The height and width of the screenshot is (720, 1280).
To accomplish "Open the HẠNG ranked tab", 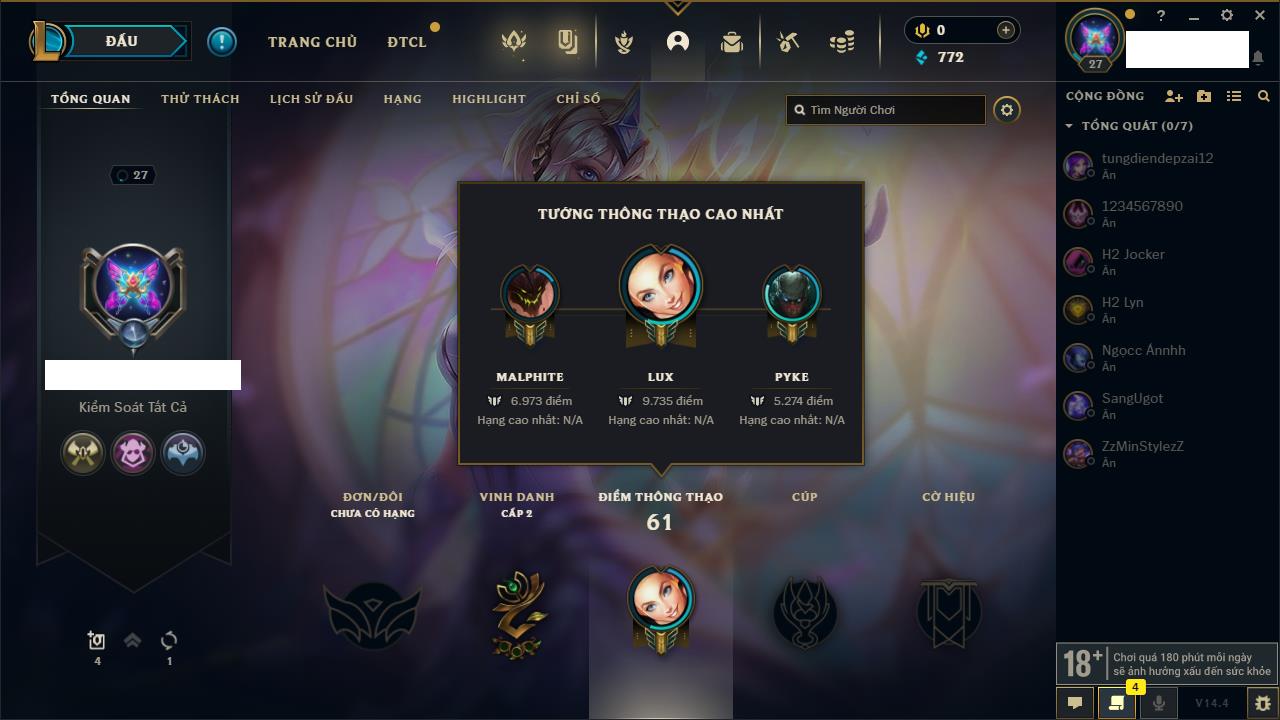I will pyautogui.click(x=402, y=99).
